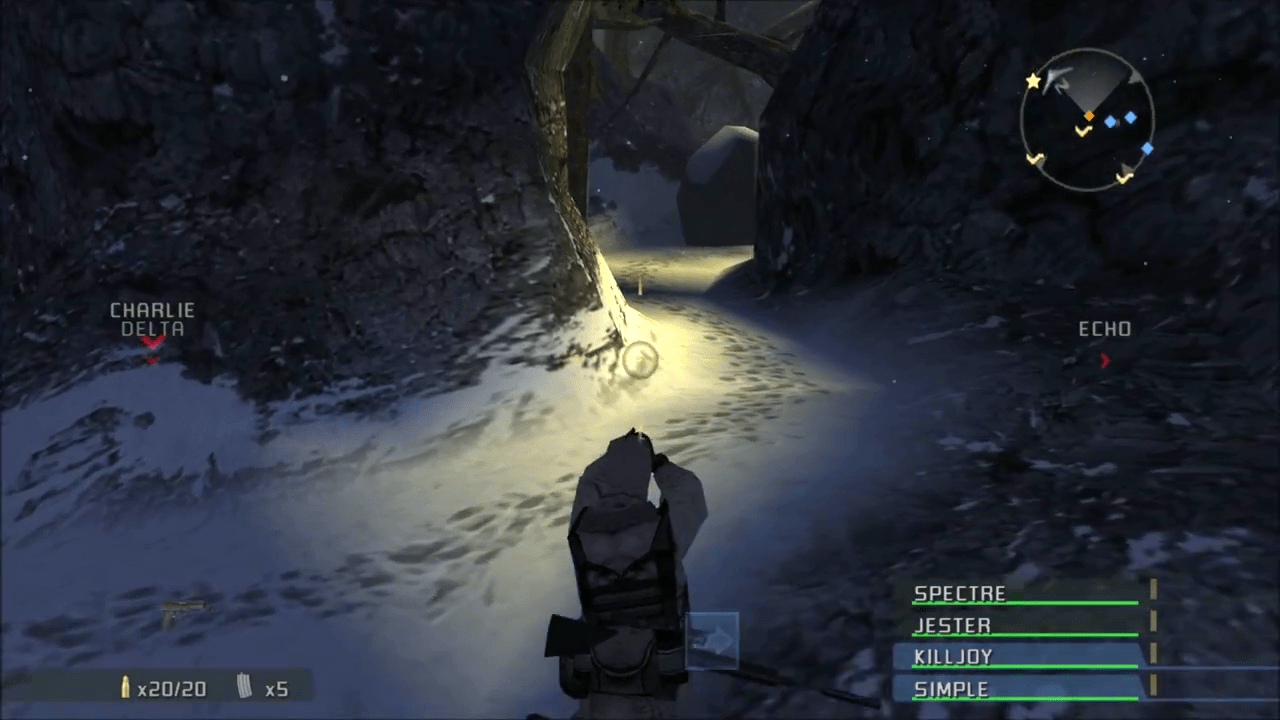Image resolution: width=1280 pixels, height=720 pixels.
Task: Select the SPECTRE squad member row
Action: click(x=1025, y=594)
